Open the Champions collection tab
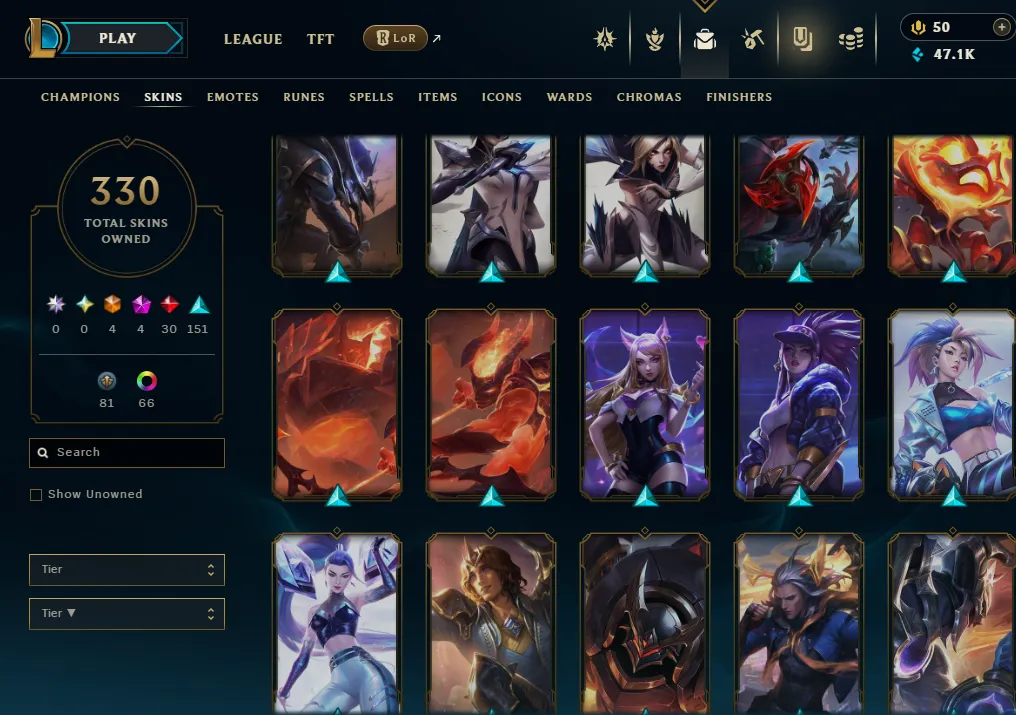This screenshot has height=715, width=1016. tap(80, 97)
